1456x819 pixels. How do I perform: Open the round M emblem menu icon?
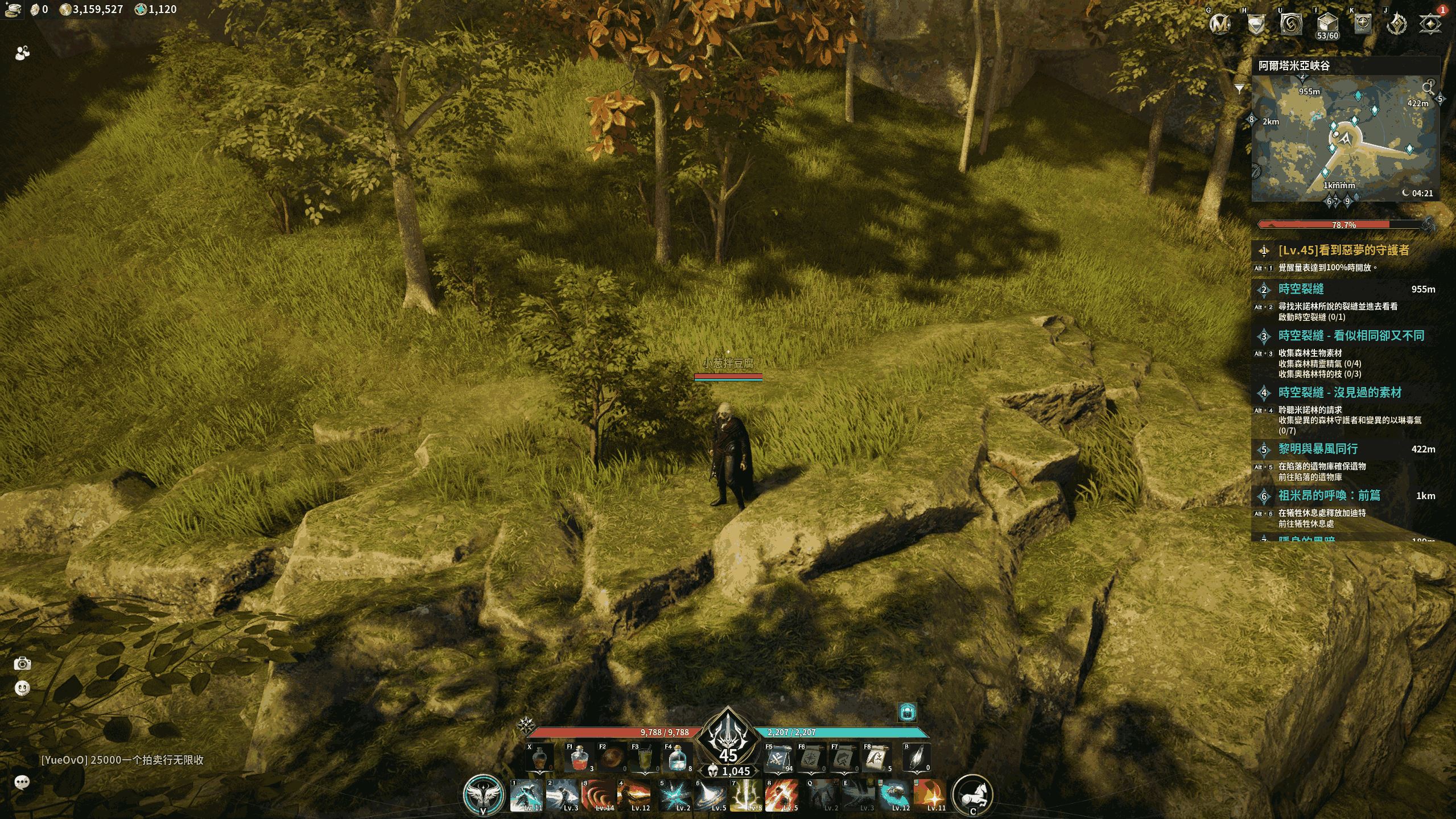coord(1220,24)
